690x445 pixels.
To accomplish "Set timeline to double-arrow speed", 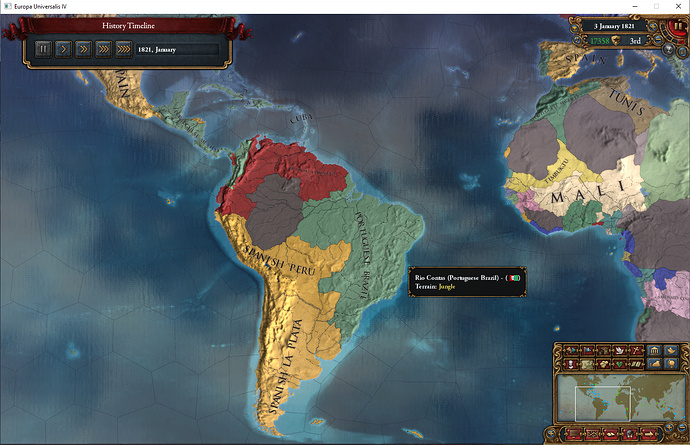I will pos(83,48).
